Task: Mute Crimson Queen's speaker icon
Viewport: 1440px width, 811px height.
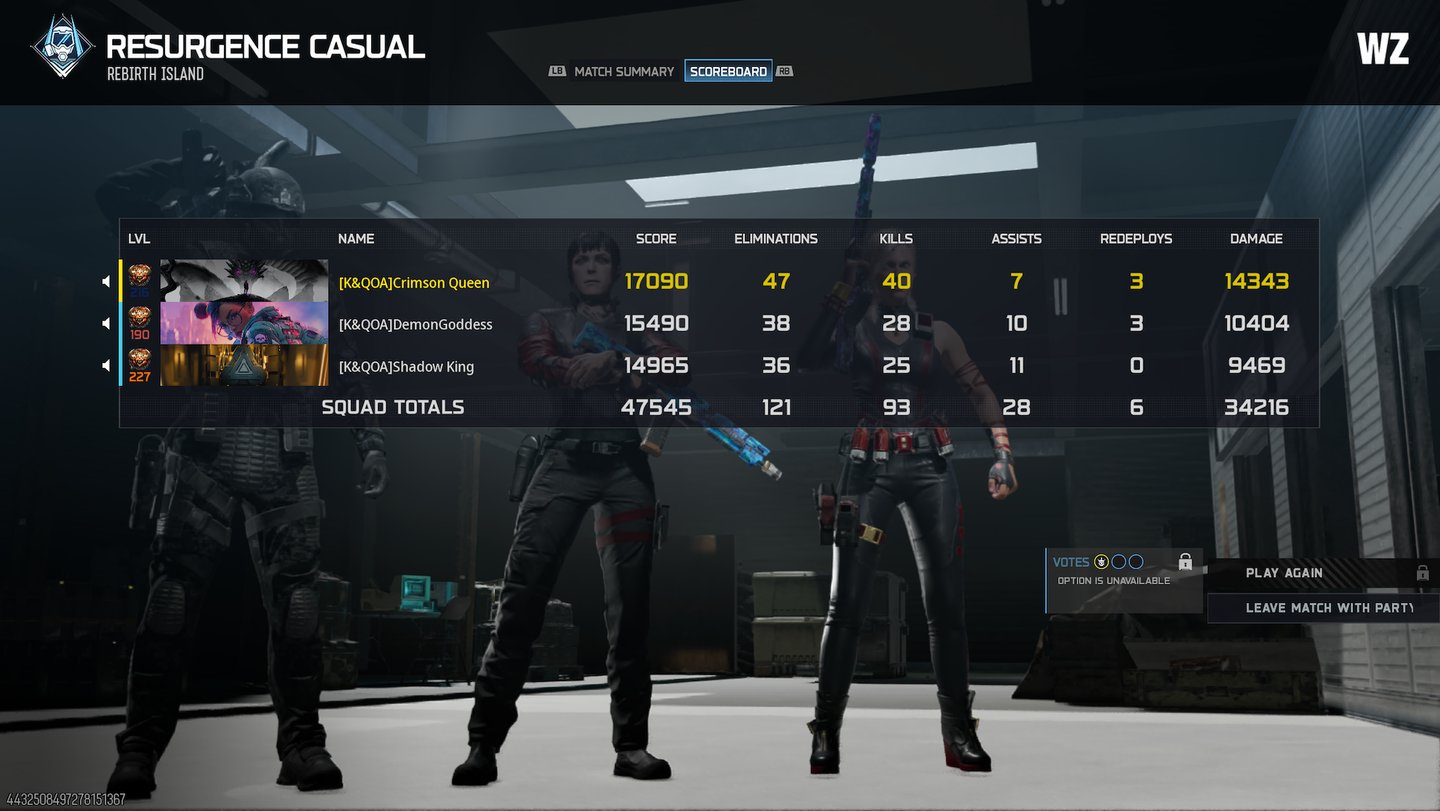Action: 107,282
